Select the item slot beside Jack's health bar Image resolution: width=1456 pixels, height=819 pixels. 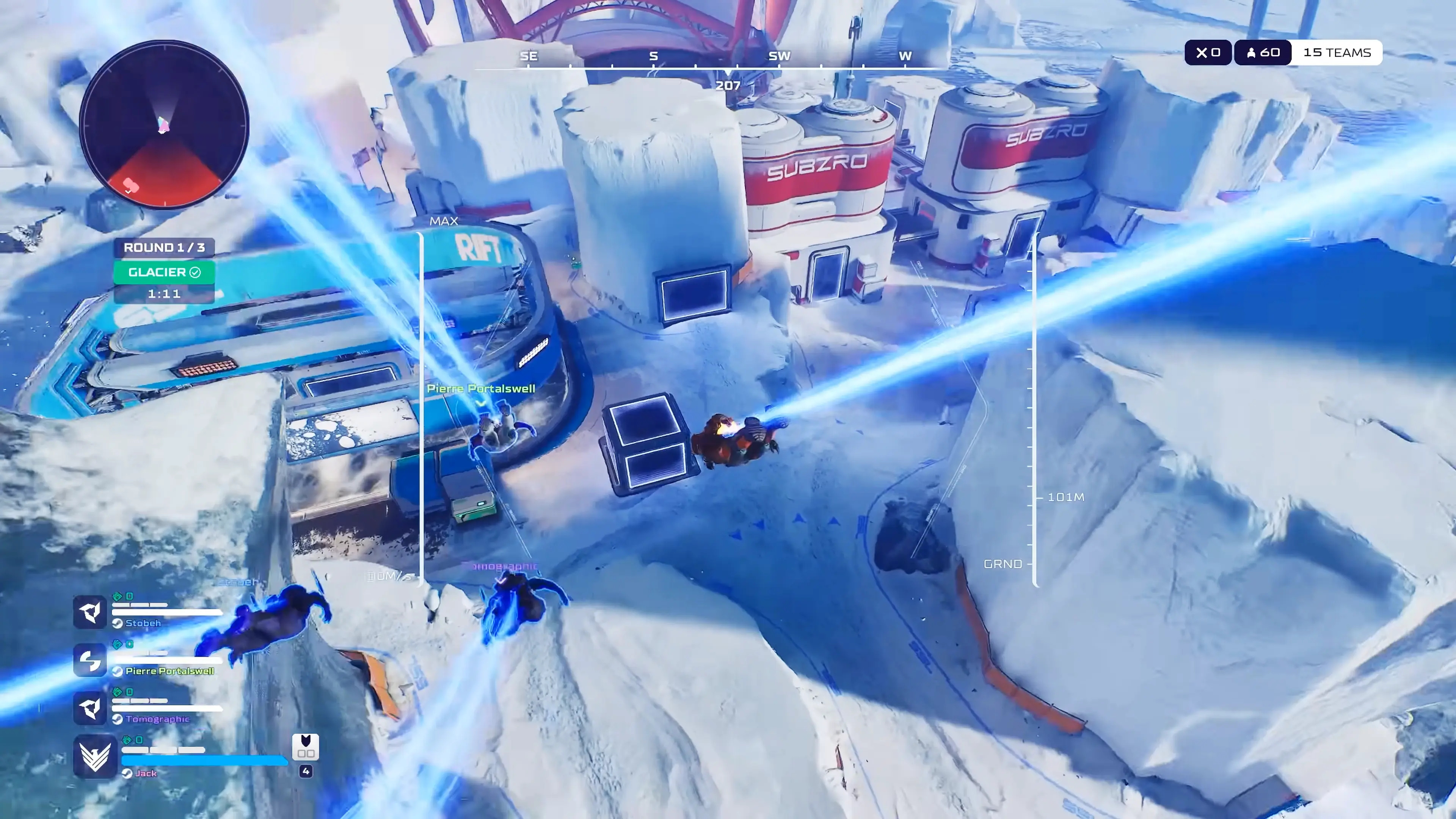click(x=305, y=747)
